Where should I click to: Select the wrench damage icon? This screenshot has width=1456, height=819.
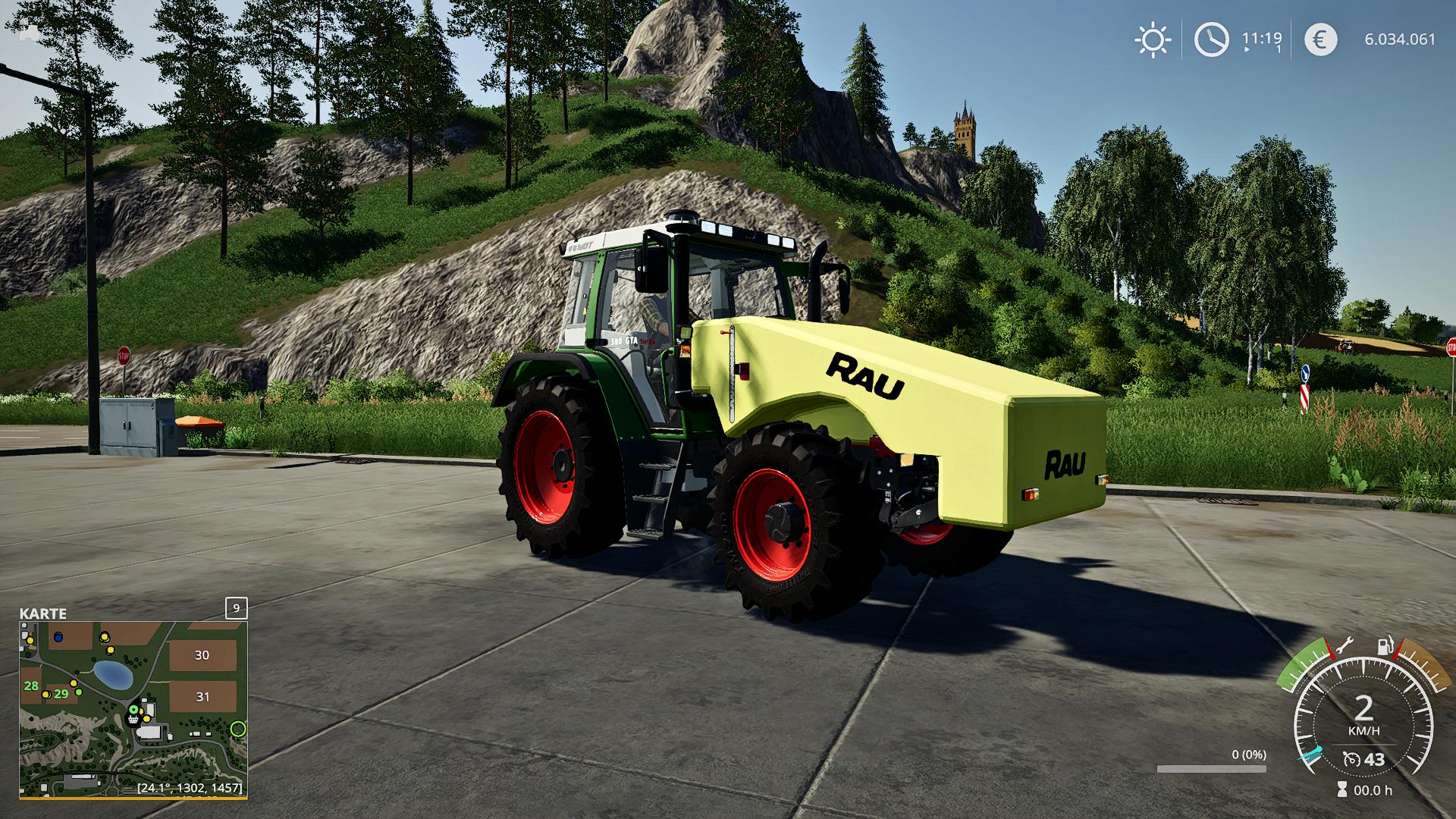[1343, 646]
